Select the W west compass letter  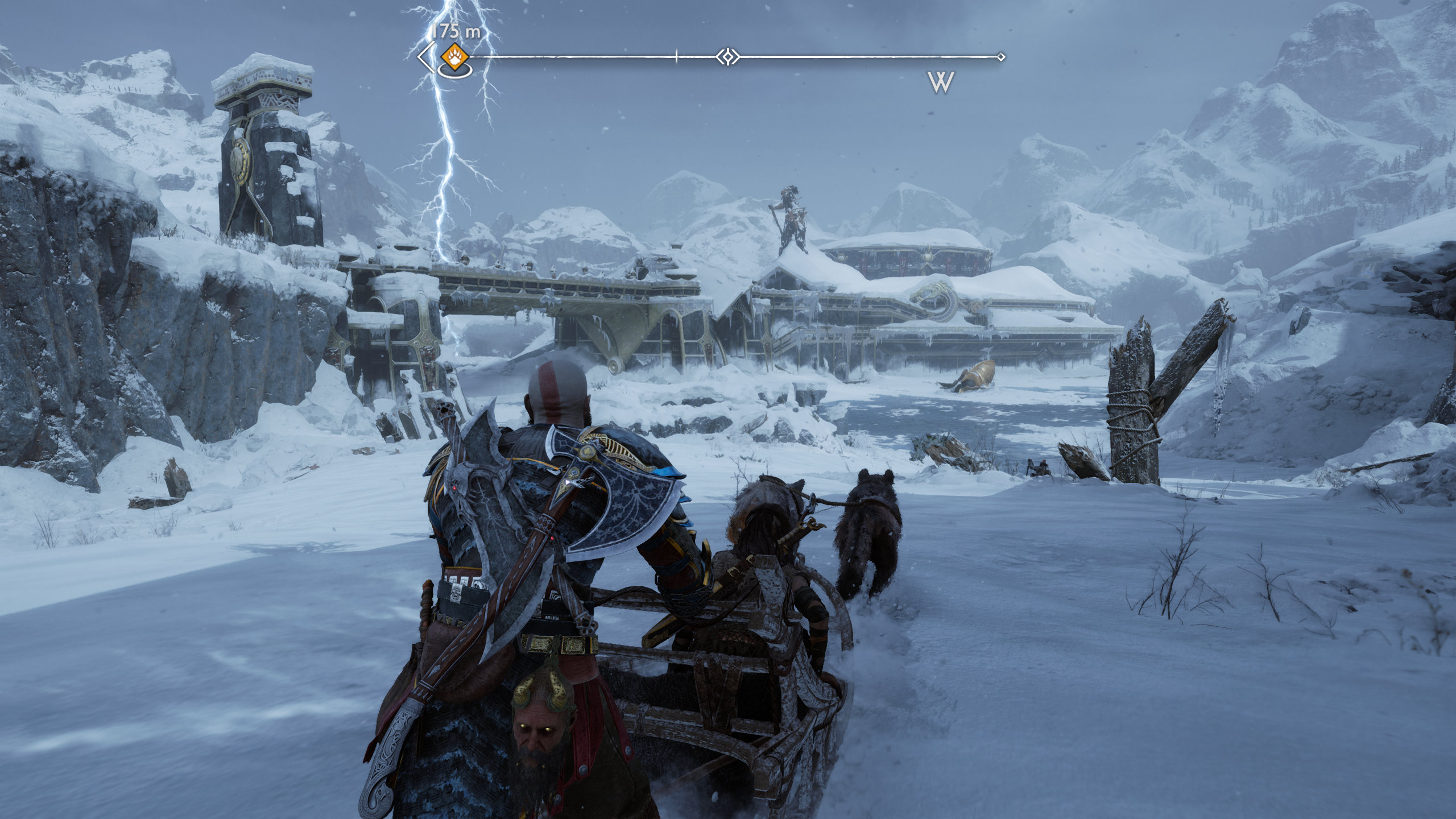941,82
